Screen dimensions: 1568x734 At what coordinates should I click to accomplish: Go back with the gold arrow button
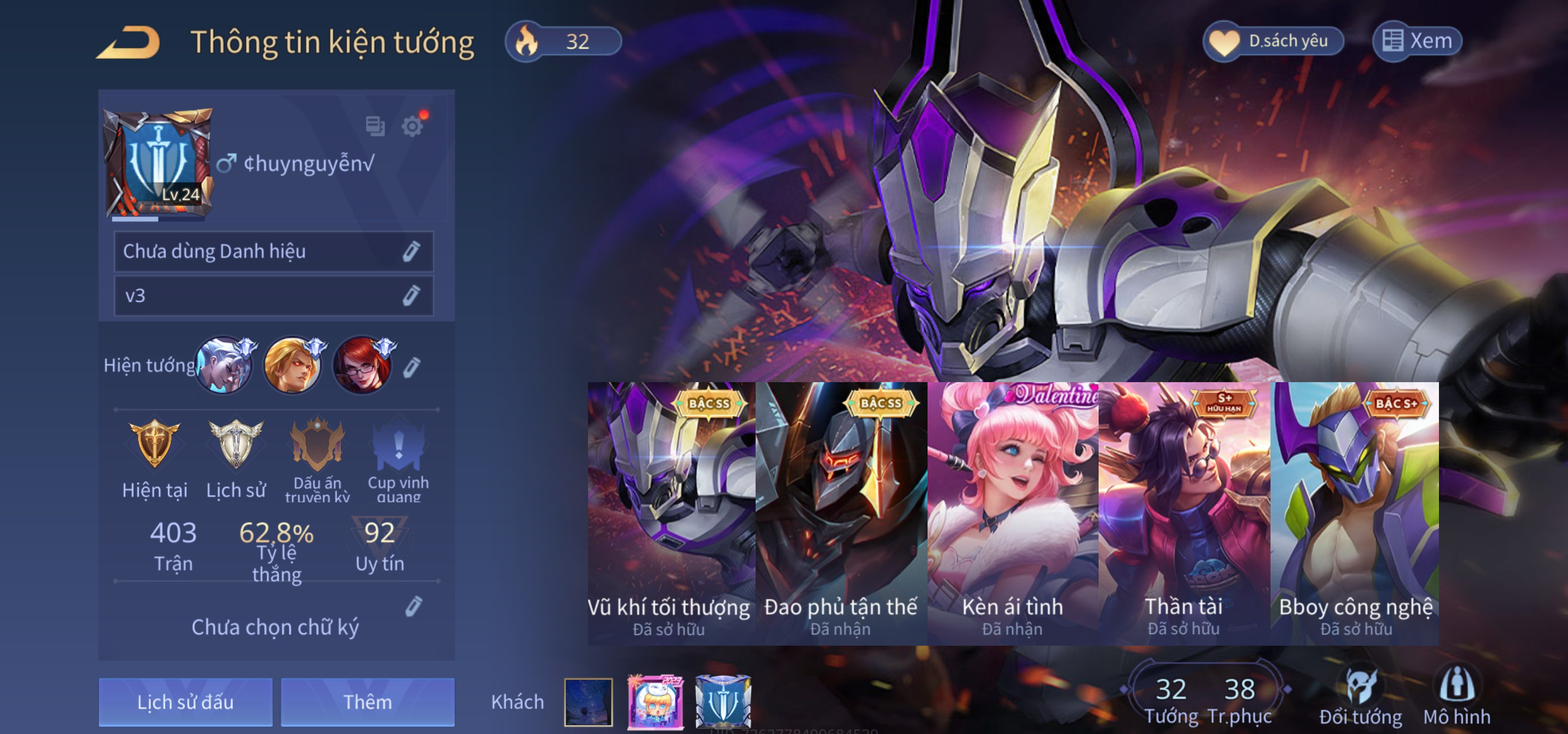tap(129, 42)
